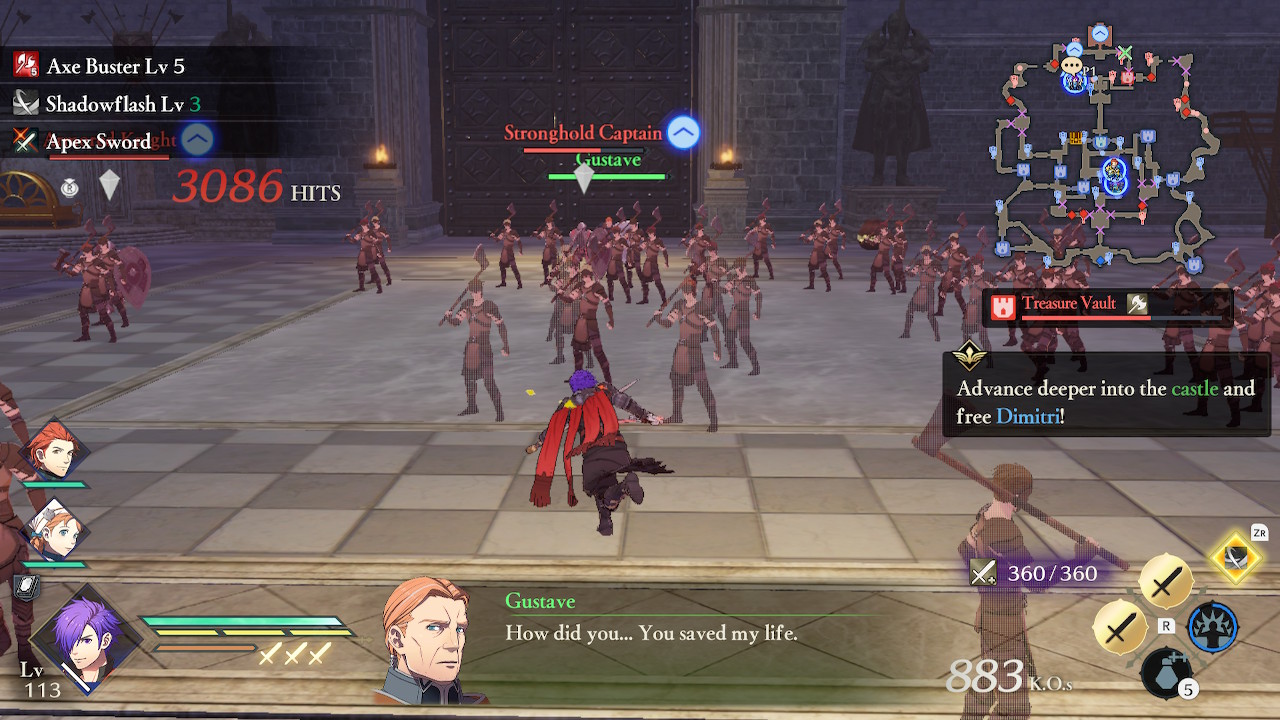Screen dimensions: 1280x720
Task: Click the treasure chest marker on the minimap
Action: tap(1074, 139)
